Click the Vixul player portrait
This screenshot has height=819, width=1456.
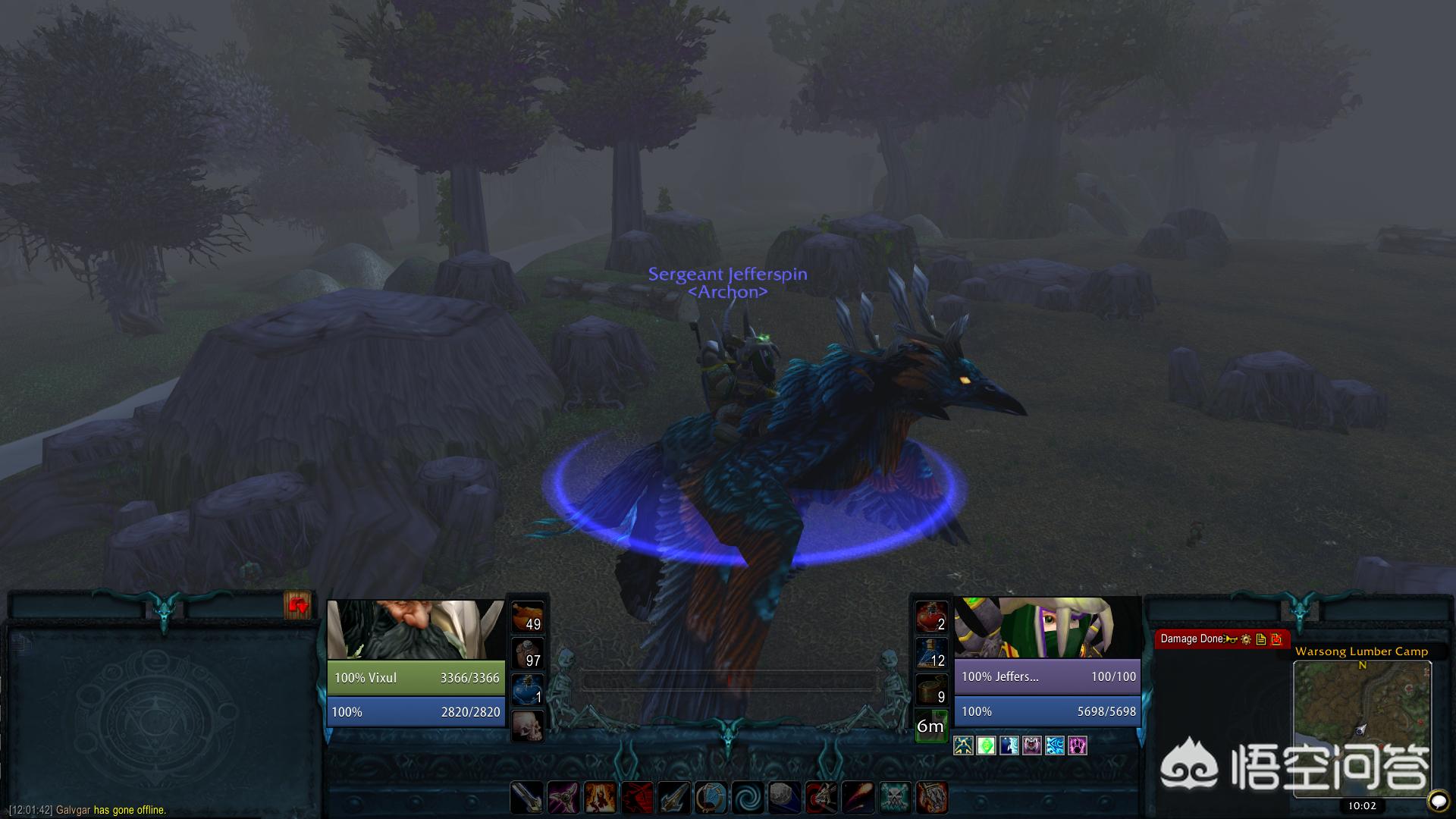tap(416, 630)
